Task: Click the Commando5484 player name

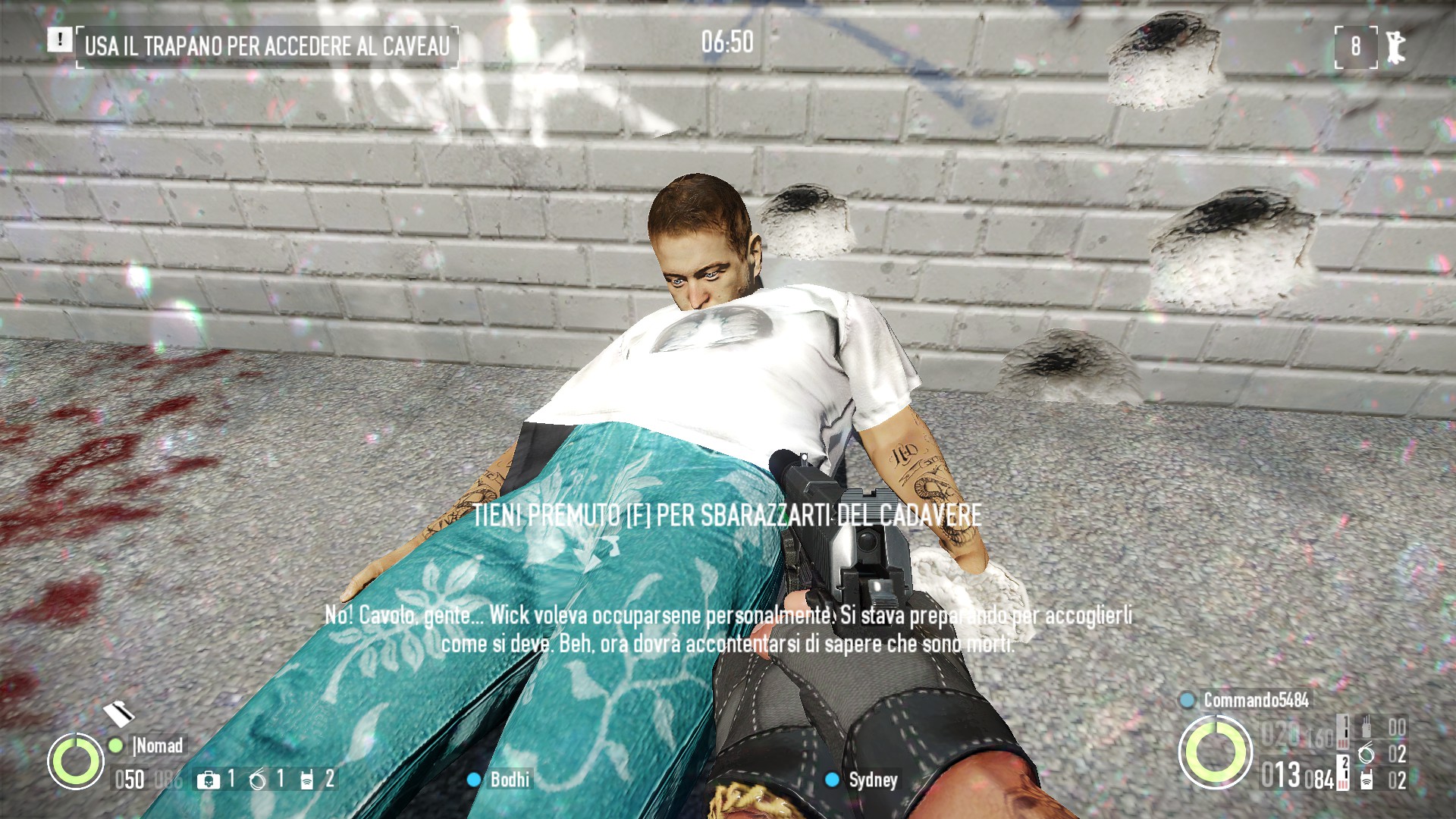Action: [1256, 700]
